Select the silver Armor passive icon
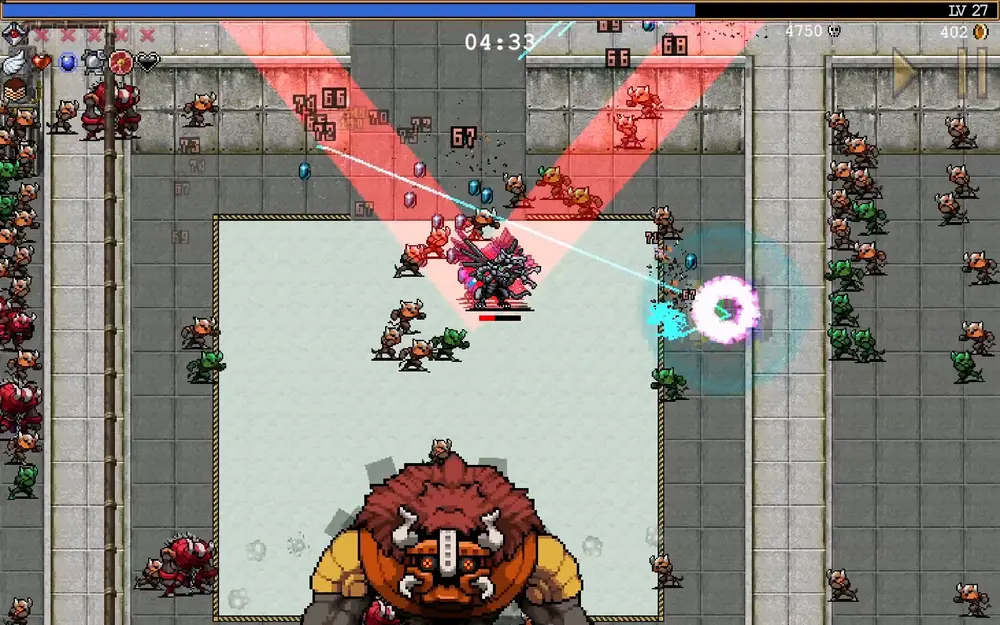The width and height of the screenshot is (1000, 625). coord(95,63)
